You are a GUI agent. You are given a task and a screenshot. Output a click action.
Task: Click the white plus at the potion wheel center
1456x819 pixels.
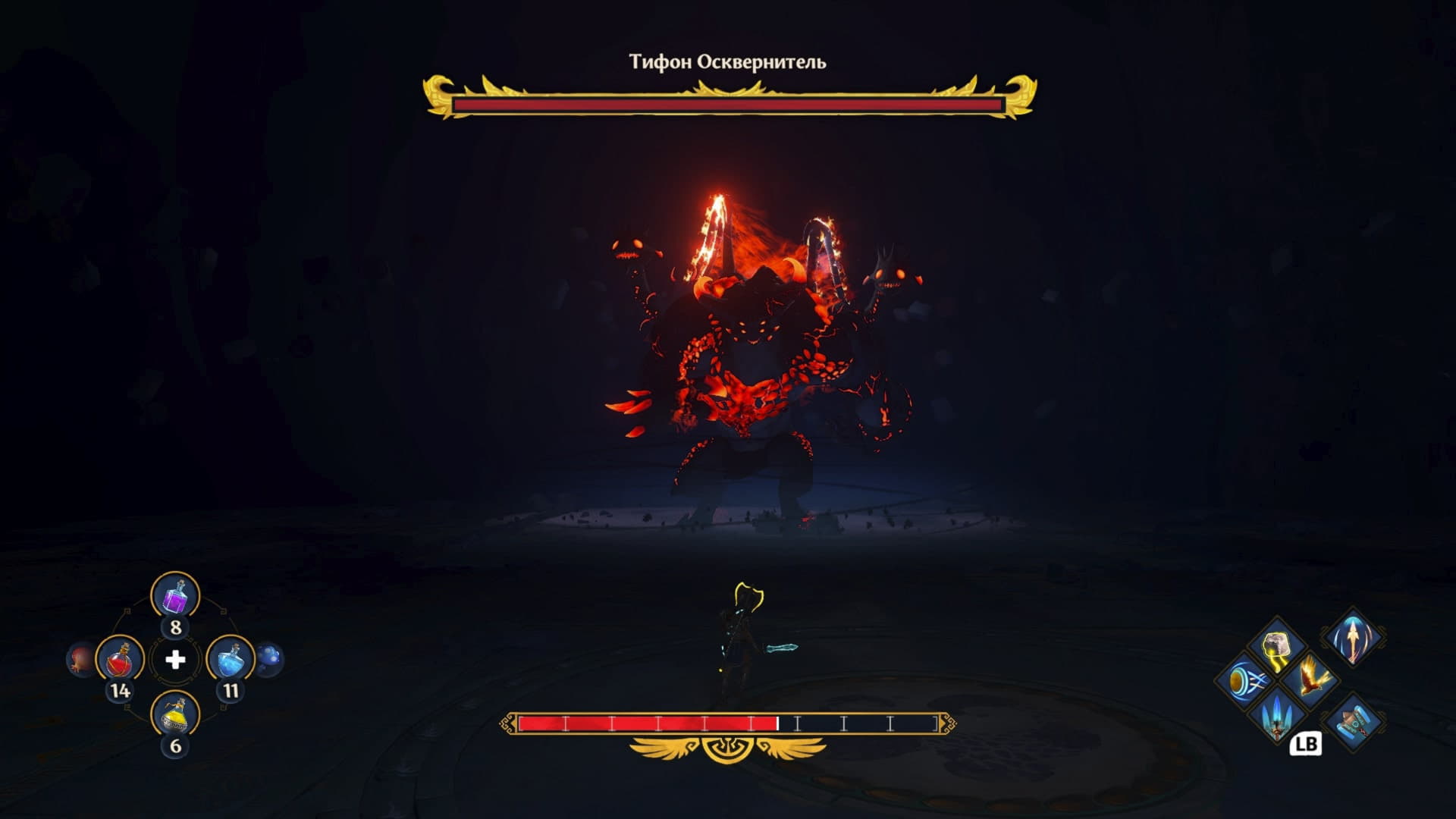tap(175, 660)
